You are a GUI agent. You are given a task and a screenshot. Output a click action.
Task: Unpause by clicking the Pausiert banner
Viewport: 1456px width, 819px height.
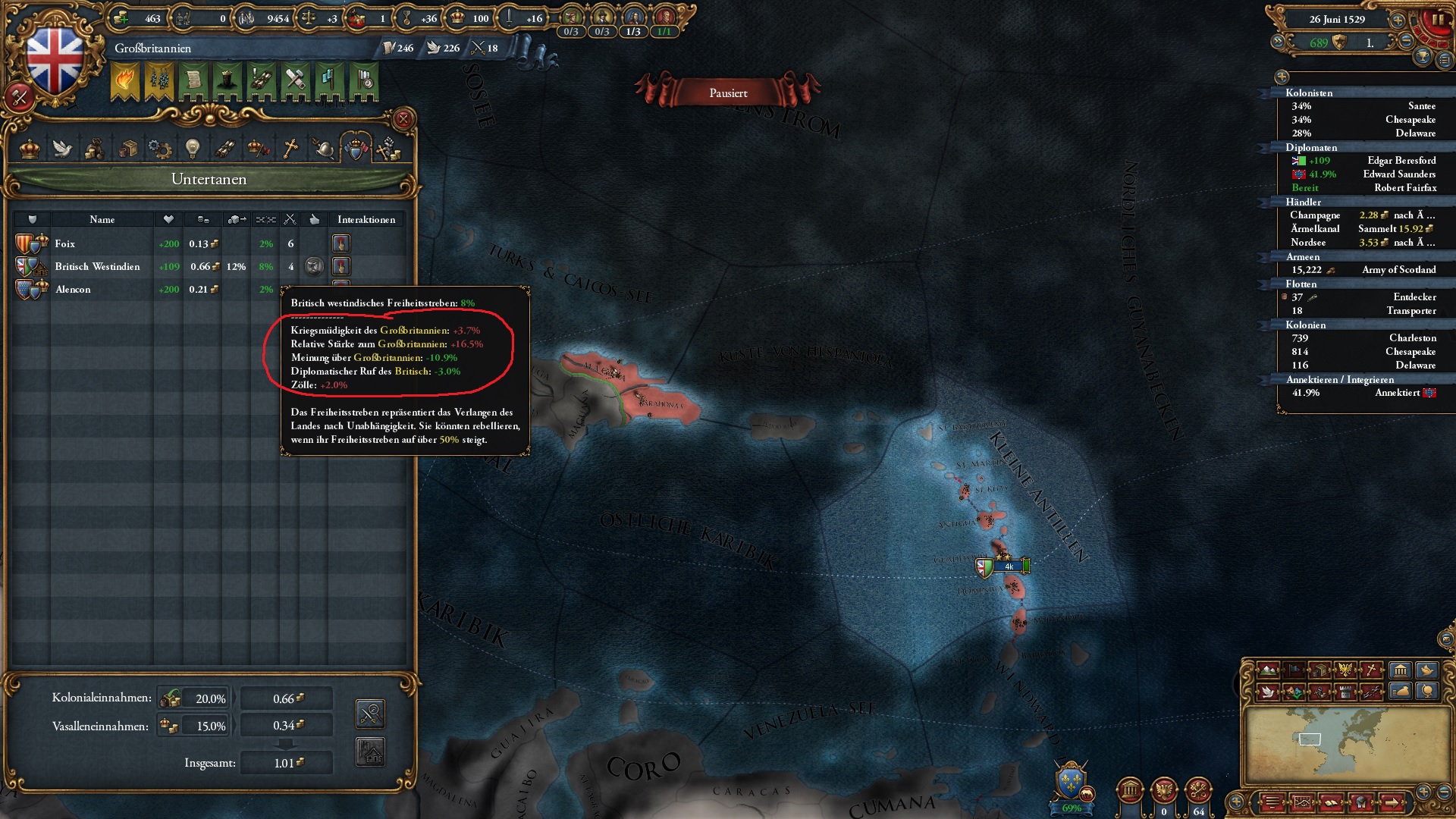[x=726, y=93]
